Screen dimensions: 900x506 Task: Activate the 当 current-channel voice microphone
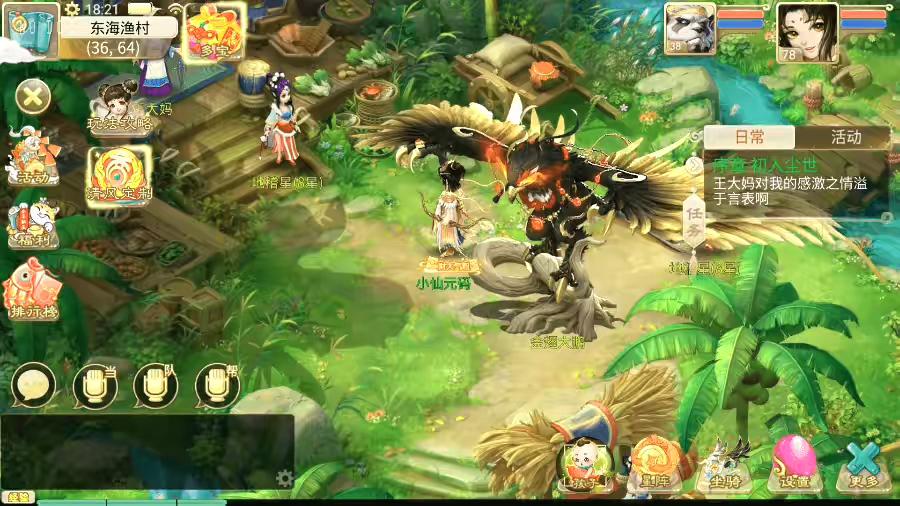click(95, 384)
